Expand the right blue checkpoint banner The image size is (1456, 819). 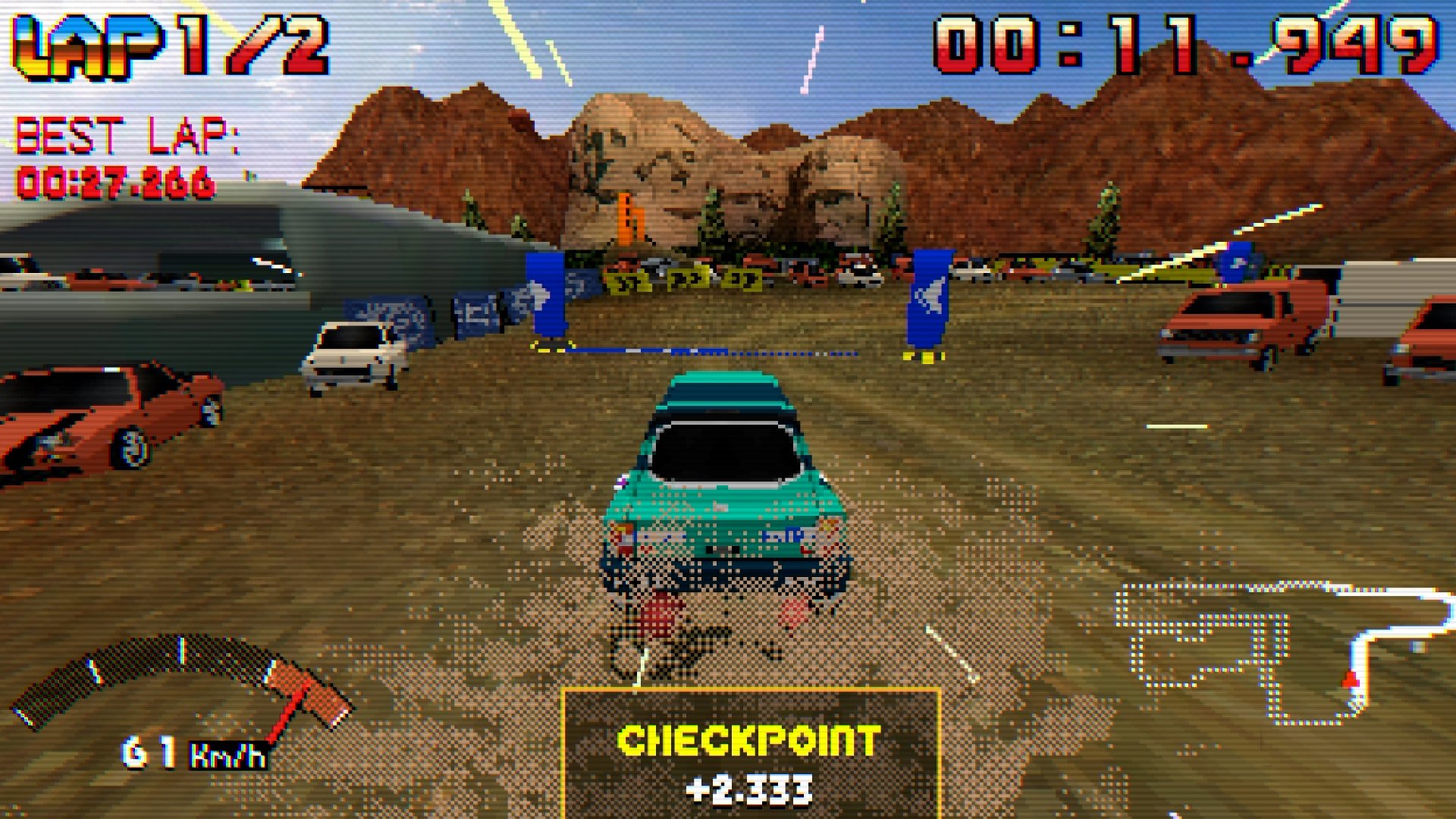[930, 296]
